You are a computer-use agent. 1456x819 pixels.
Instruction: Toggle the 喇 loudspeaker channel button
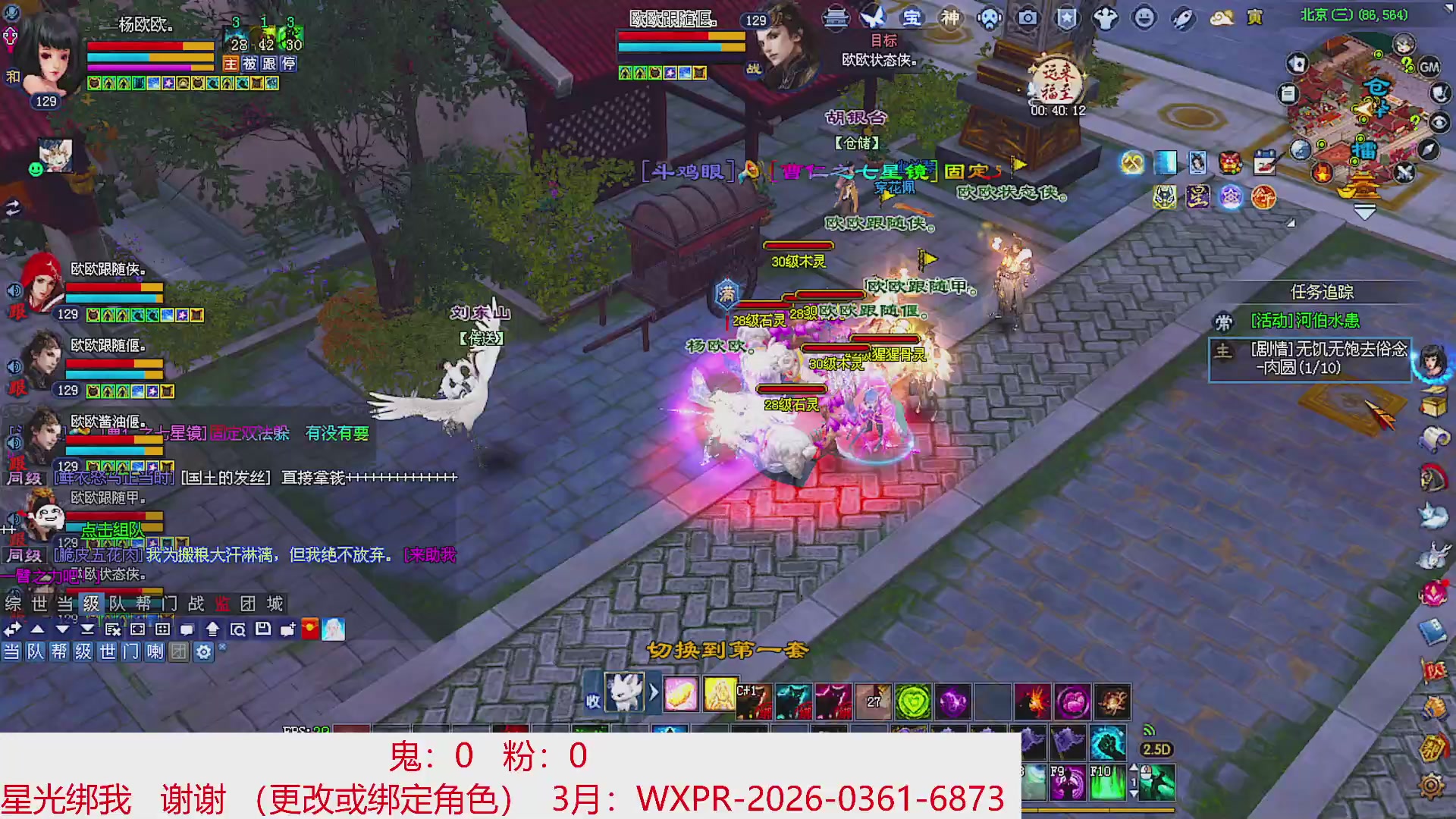click(155, 653)
